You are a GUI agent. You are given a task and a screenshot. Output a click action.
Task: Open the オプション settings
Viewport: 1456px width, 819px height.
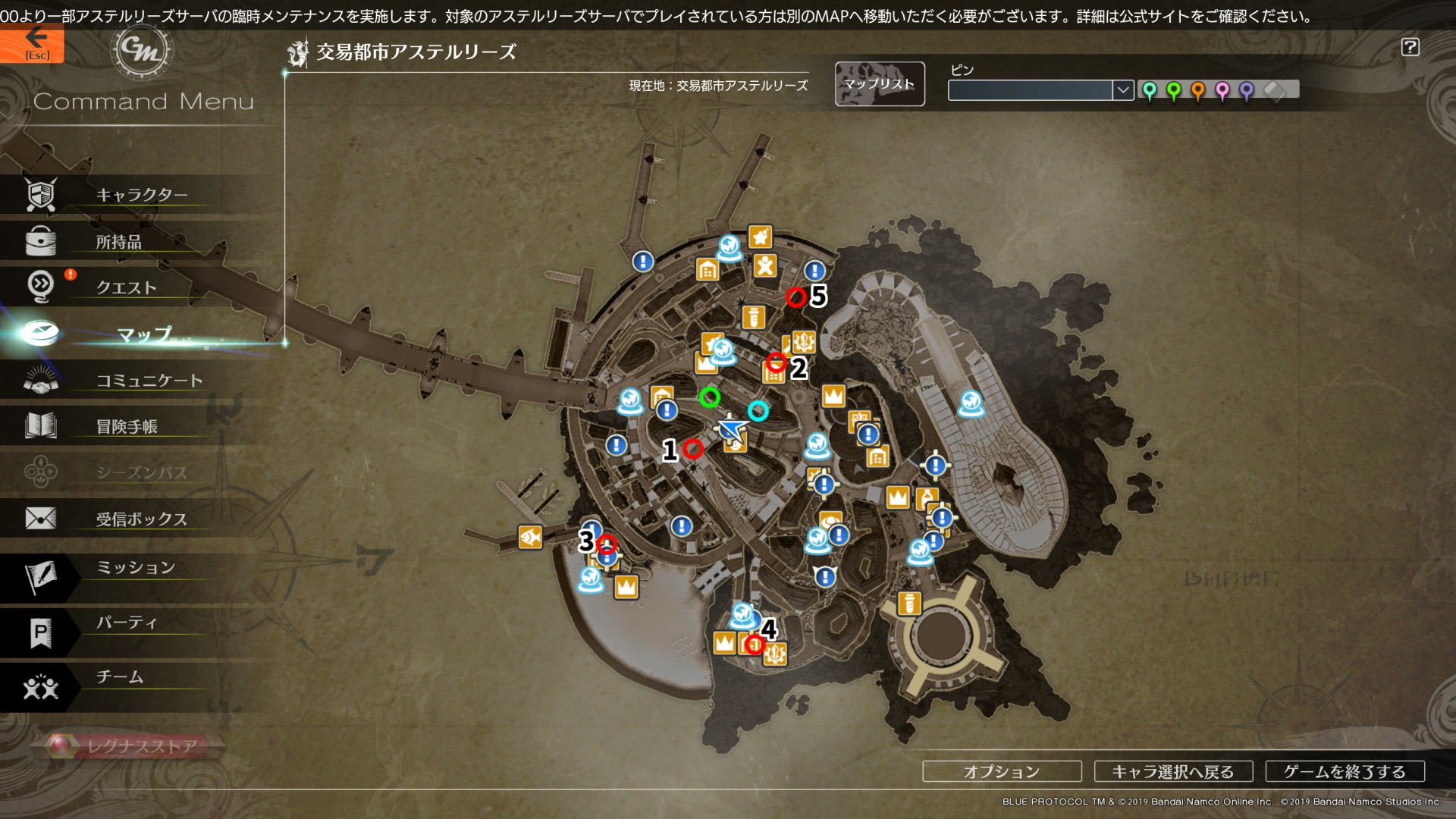(1002, 771)
